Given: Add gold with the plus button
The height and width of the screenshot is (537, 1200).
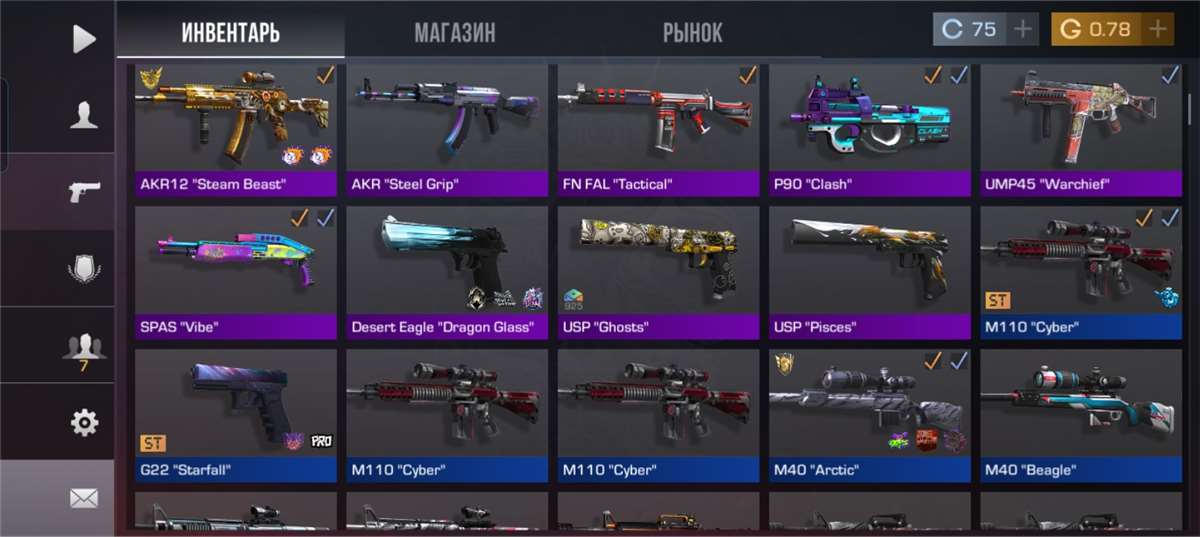Looking at the screenshot, I should tap(1158, 29).
